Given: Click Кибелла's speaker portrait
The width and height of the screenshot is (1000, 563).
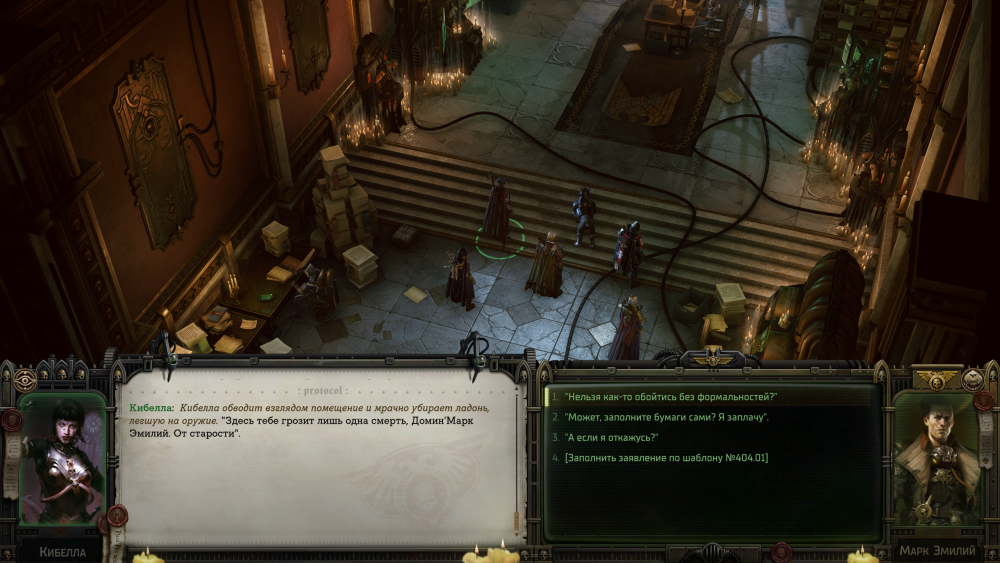Looking at the screenshot, I should tap(62, 459).
